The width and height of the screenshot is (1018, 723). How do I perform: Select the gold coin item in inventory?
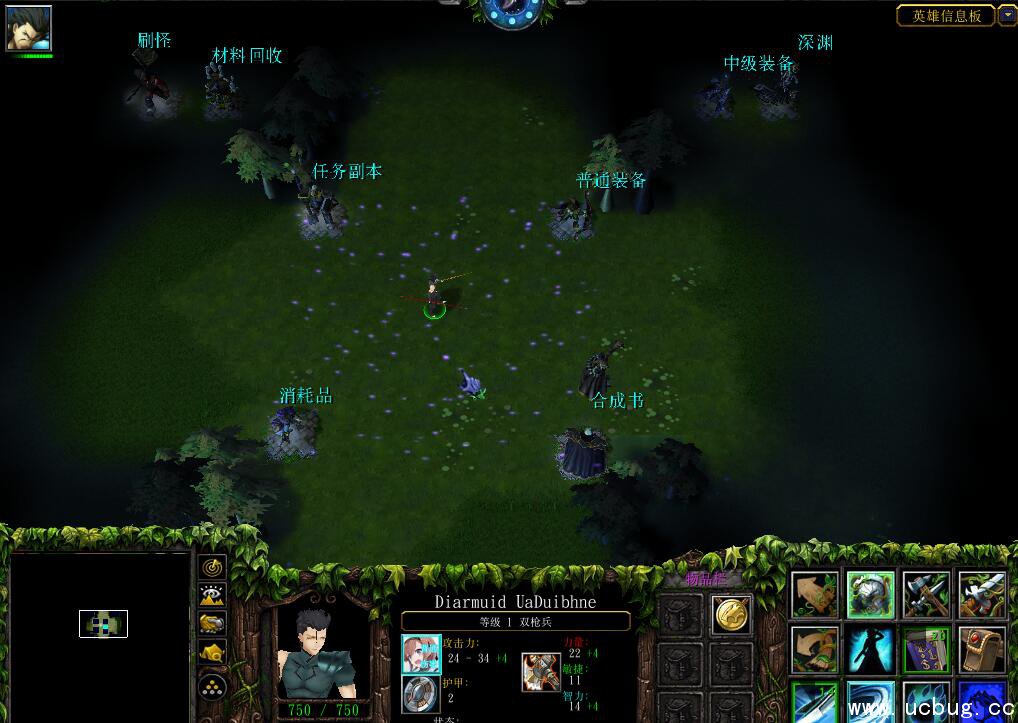[x=731, y=614]
